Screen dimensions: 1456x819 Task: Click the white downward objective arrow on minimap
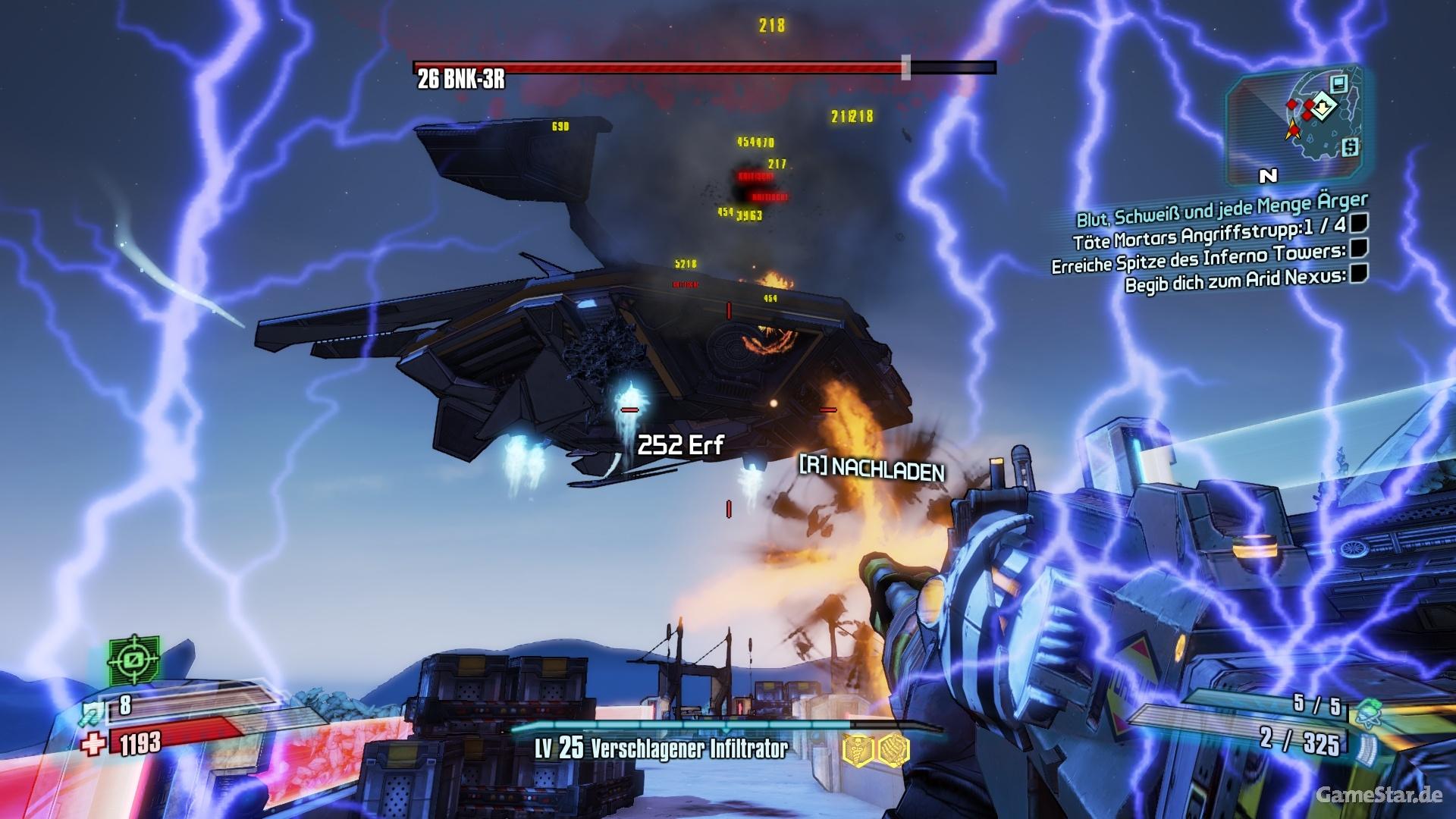coord(1322,107)
